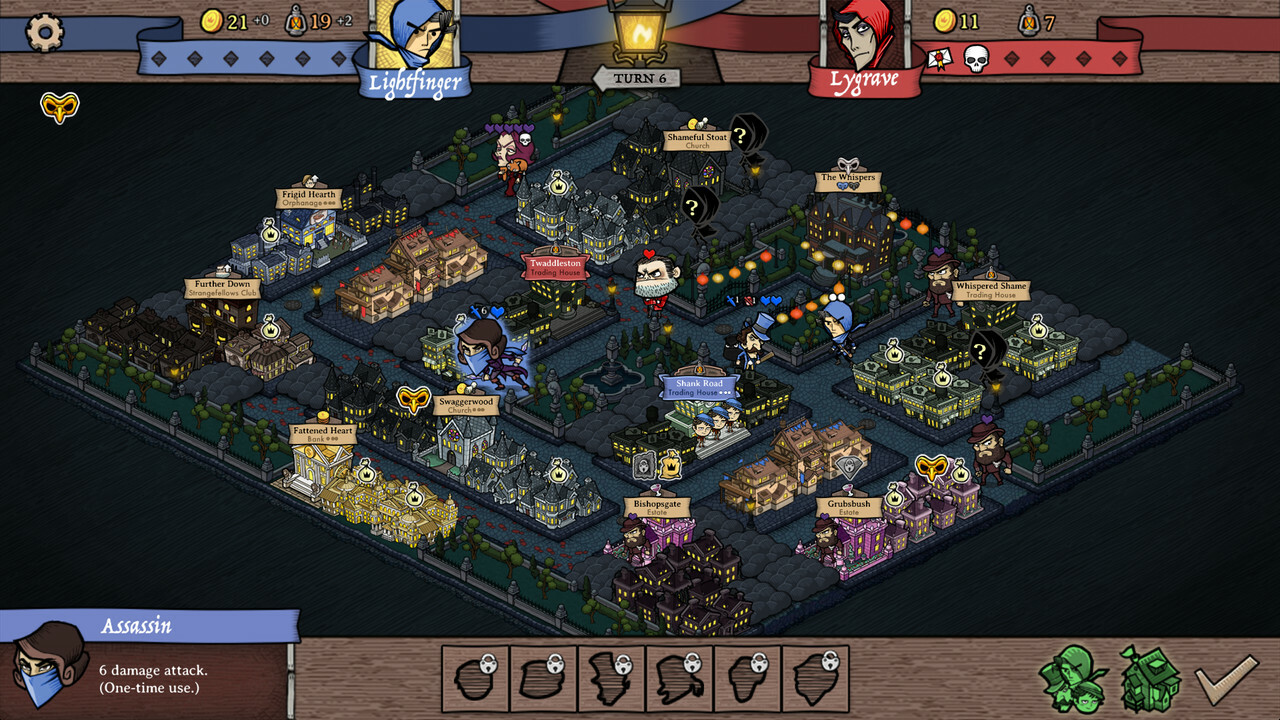Open the Shank Road Trading House panel
Screen dimensions: 1280x720
tap(698, 388)
